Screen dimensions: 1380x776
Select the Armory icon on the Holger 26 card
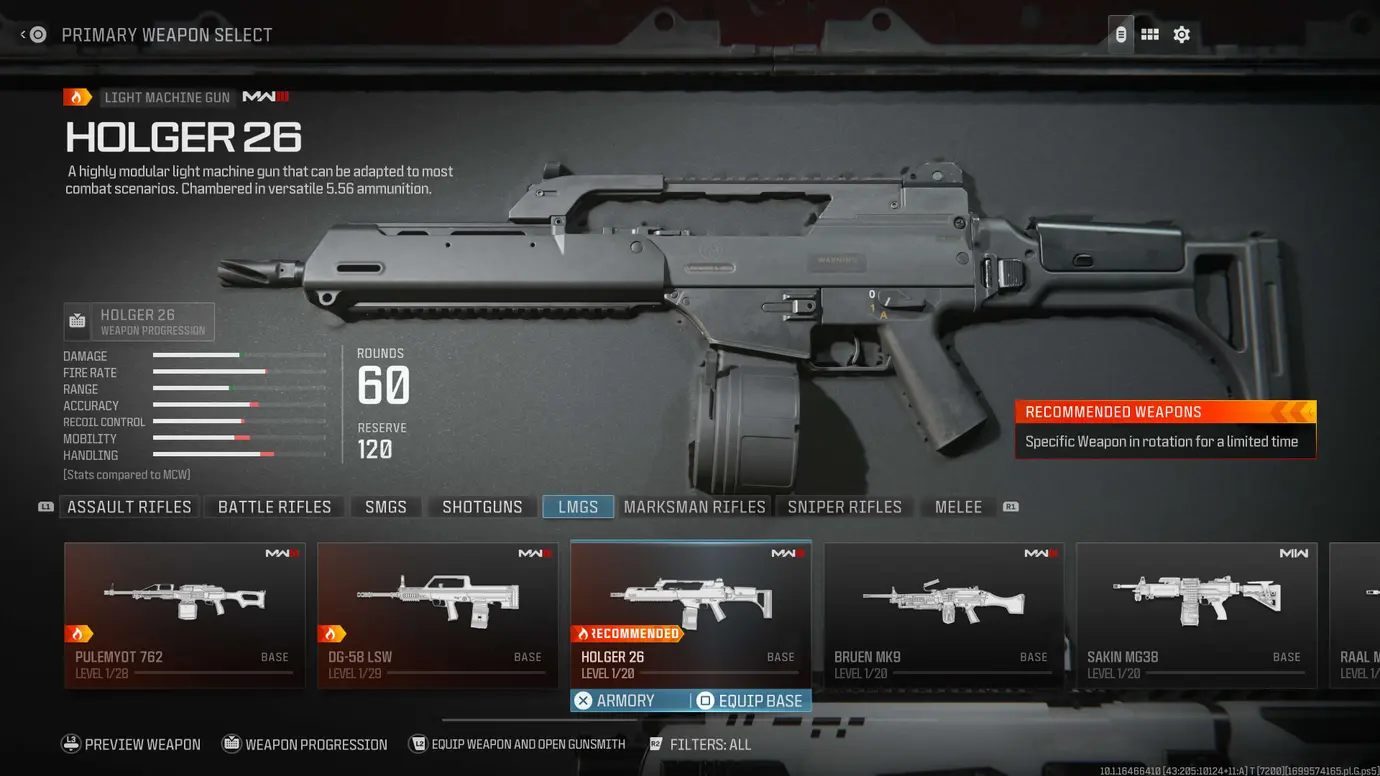click(x=584, y=700)
